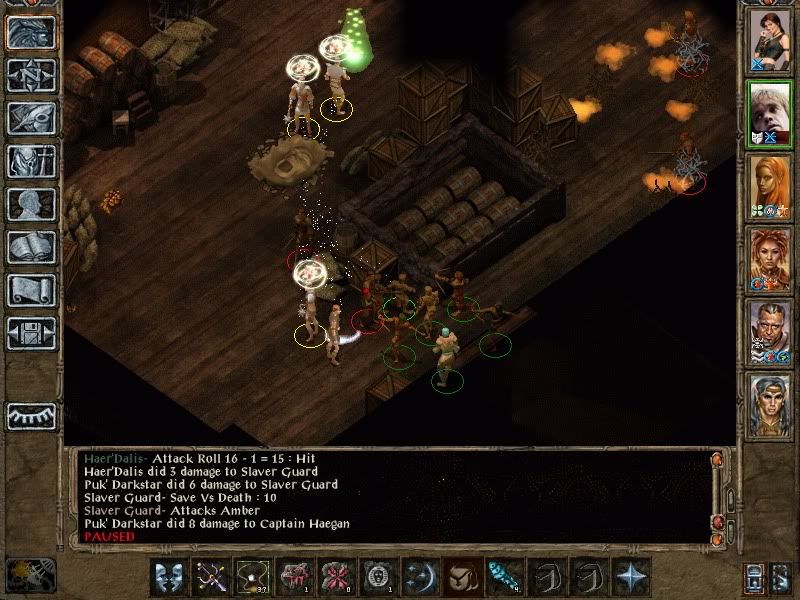Open the journal with the quill button
The image size is (800, 600).
point(31,119)
